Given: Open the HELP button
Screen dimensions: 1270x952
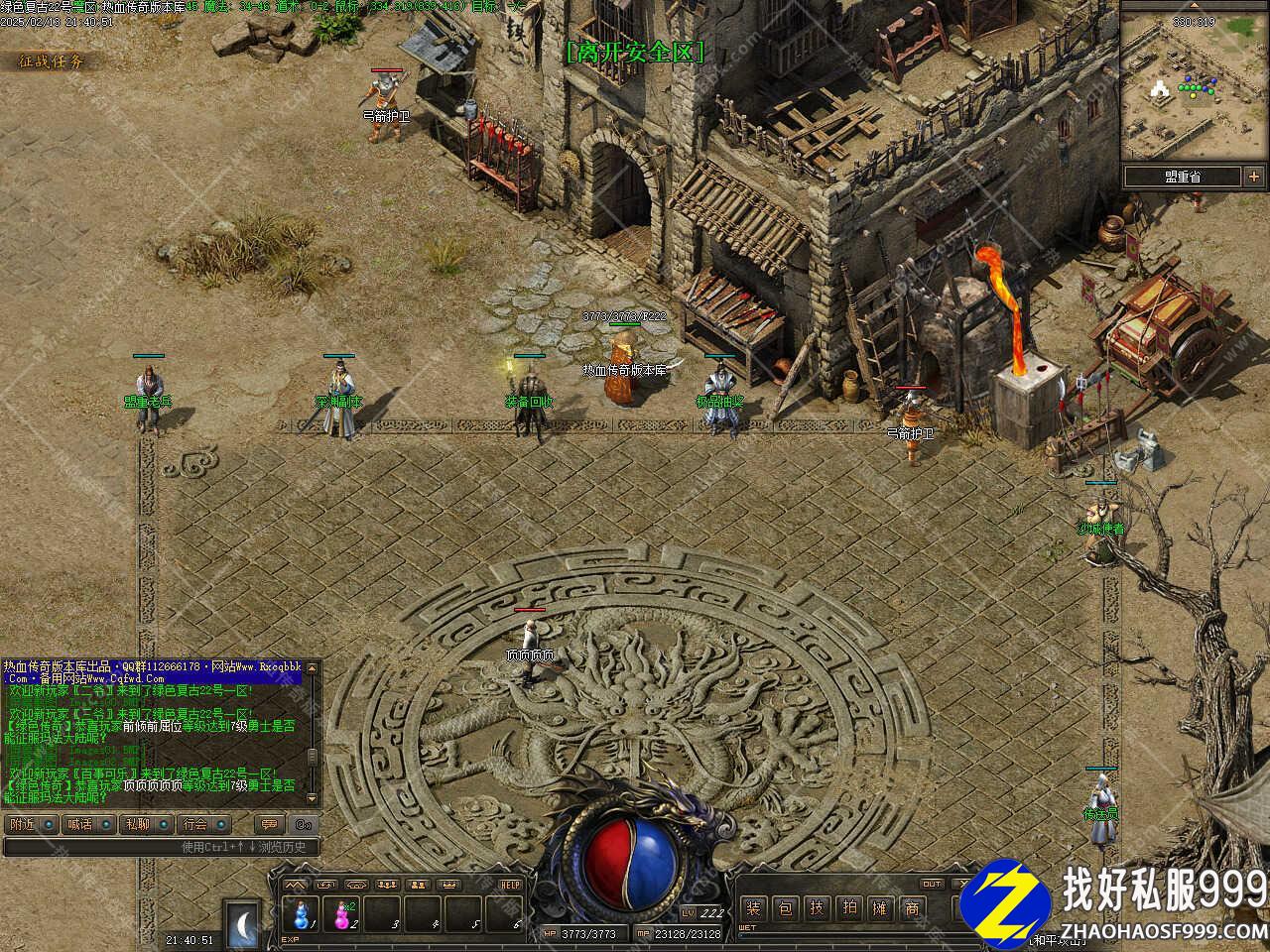Looking at the screenshot, I should (x=510, y=885).
